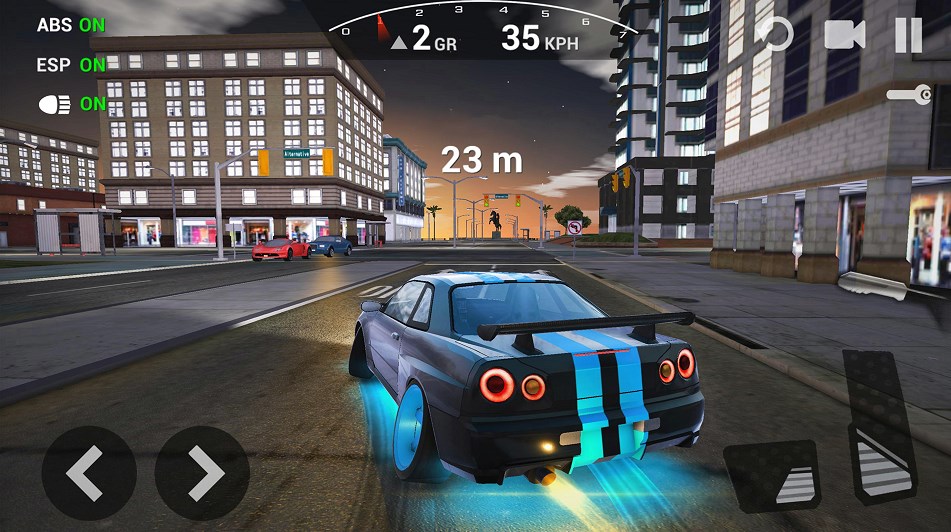Tap the reset car circular arrow icon
Screen dimensions: 951x532
pyautogui.click(x=774, y=35)
